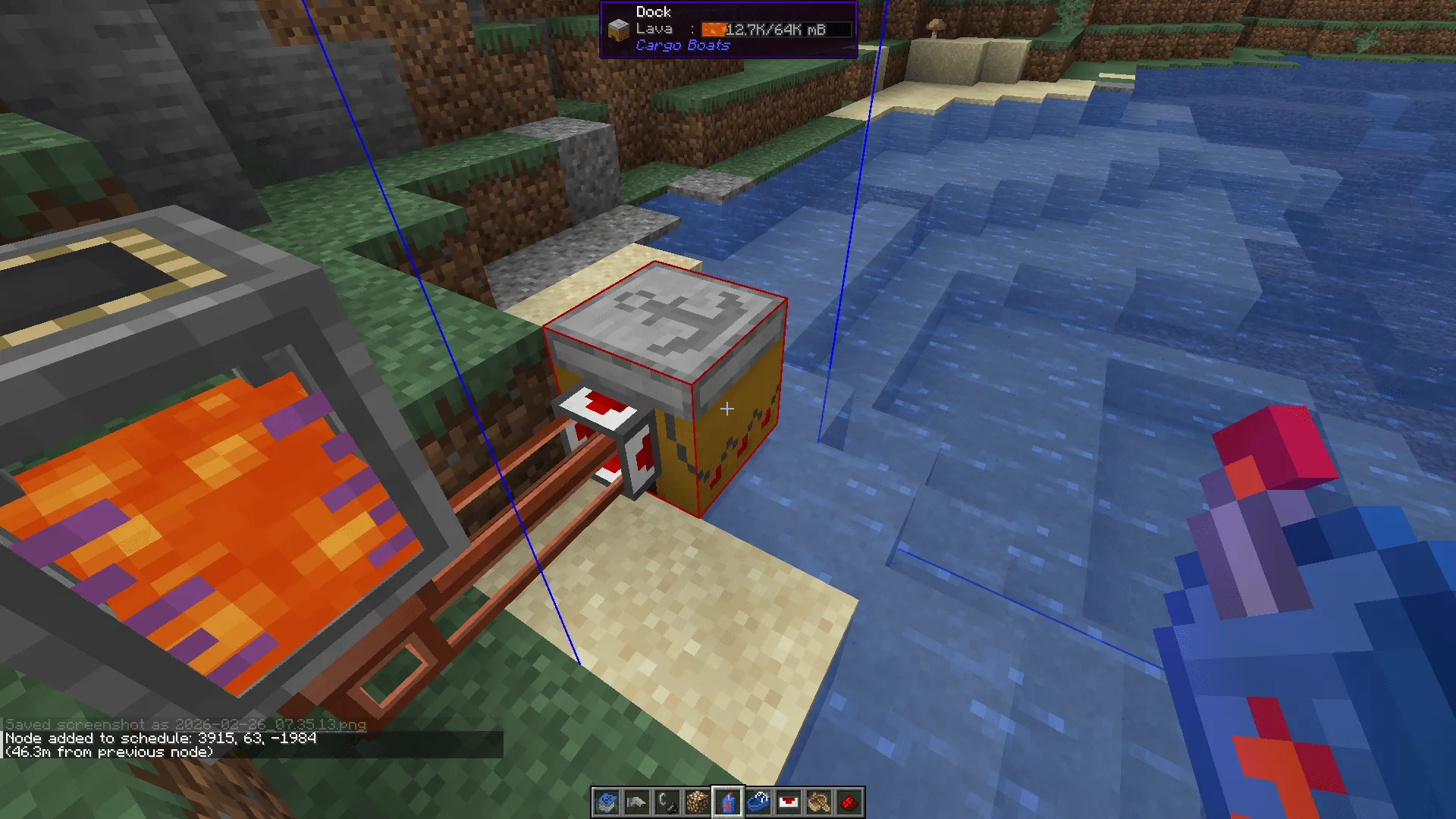Click the currently selected anchor bottle schedule item
Image resolution: width=1456 pixels, height=819 pixels.
coord(729,803)
